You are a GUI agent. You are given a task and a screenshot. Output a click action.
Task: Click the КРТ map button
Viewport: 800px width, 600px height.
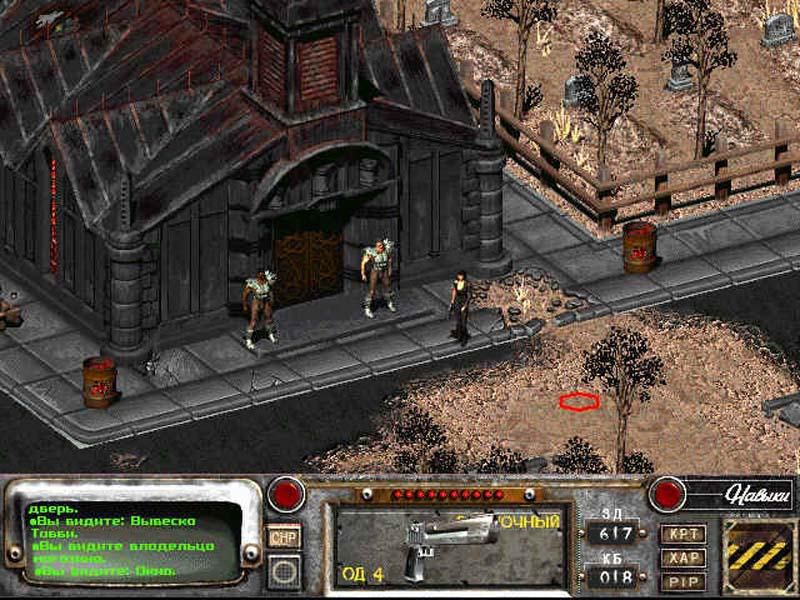(684, 534)
